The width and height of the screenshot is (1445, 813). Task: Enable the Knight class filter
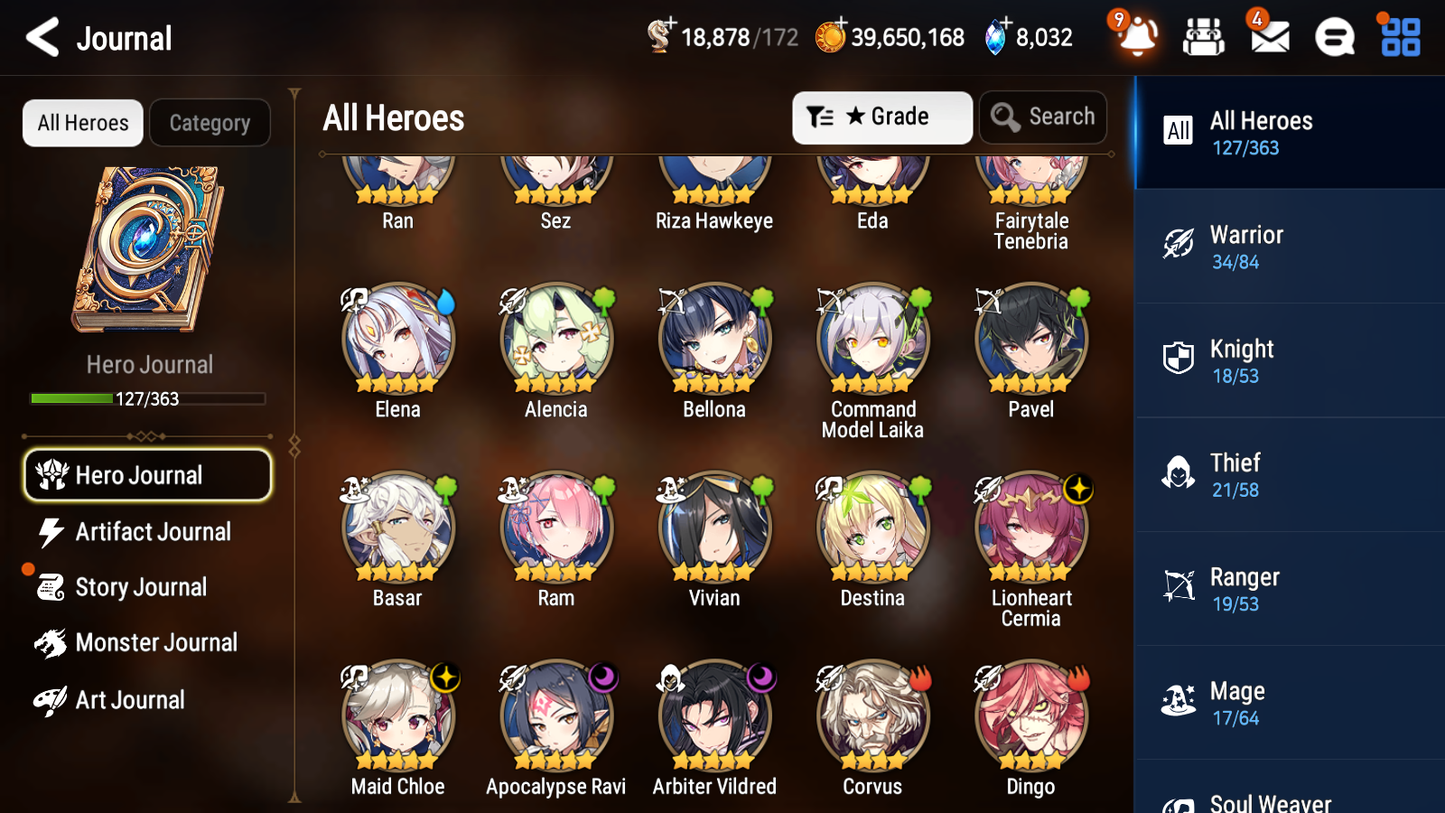(1289, 360)
